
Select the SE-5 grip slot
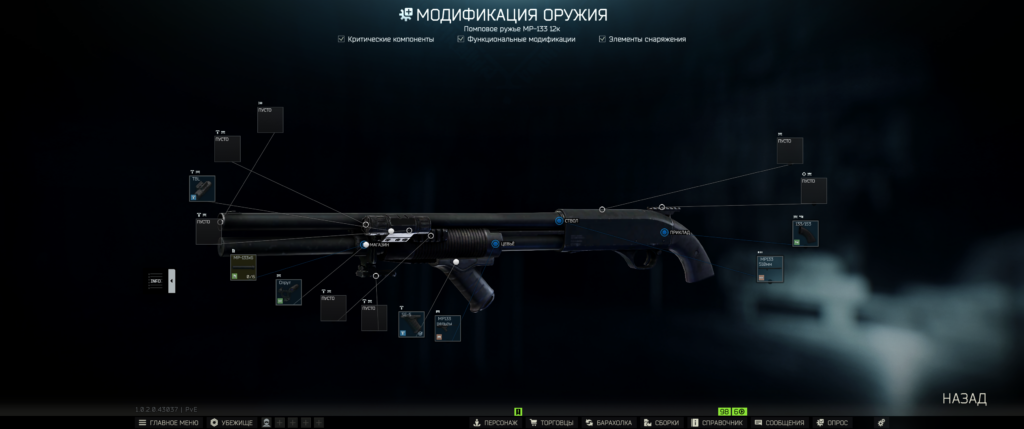[x=411, y=324]
